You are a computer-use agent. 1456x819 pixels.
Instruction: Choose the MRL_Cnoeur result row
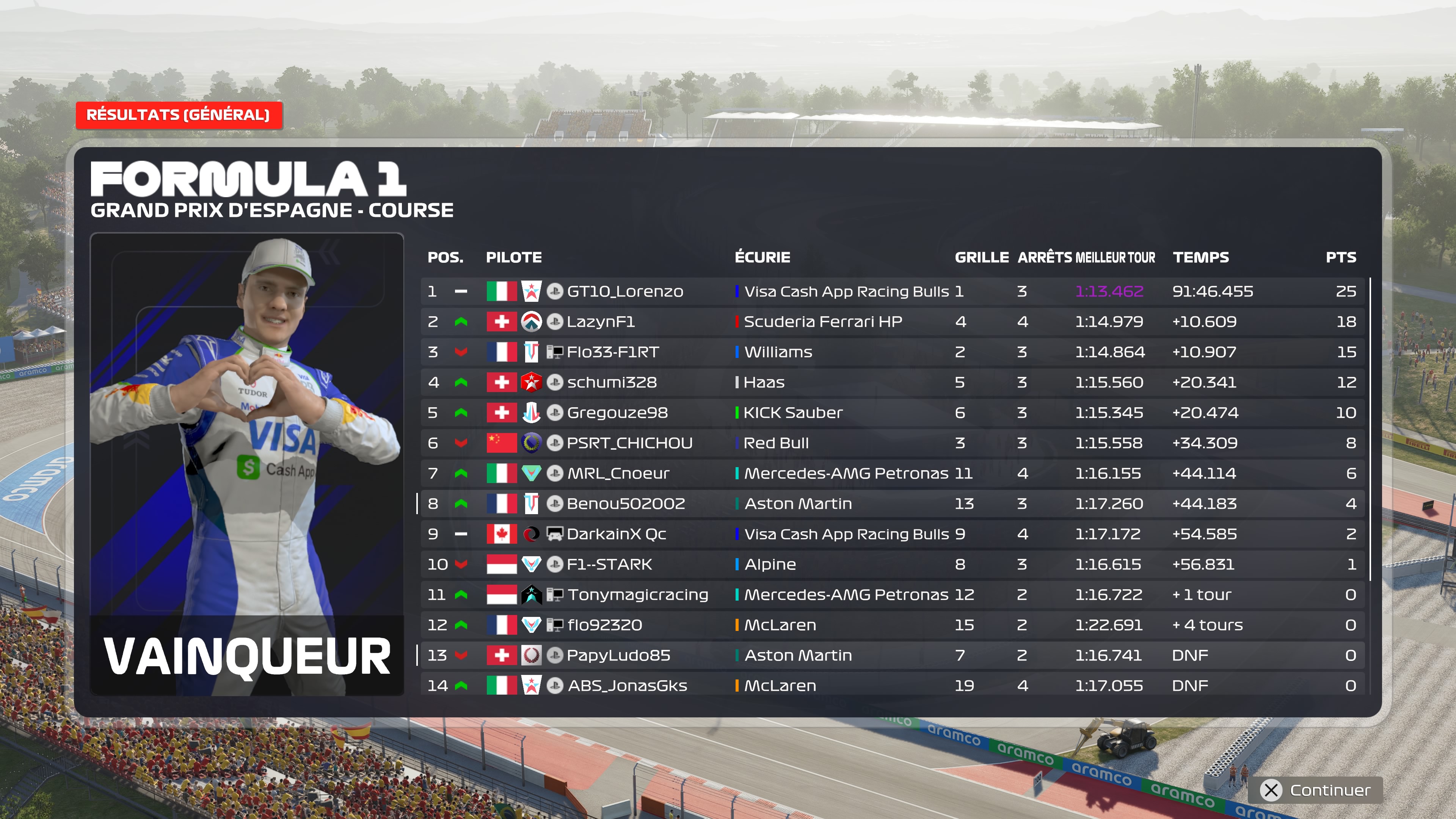[892, 474]
